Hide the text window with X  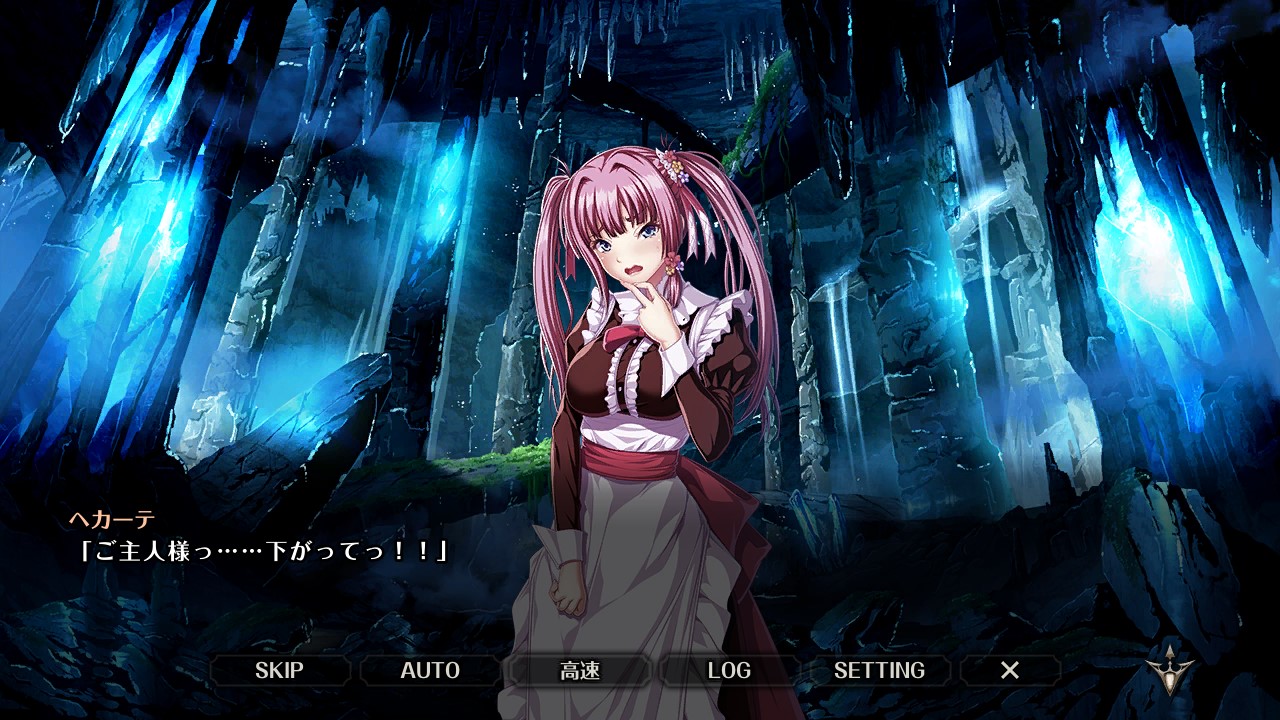click(1010, 670)
